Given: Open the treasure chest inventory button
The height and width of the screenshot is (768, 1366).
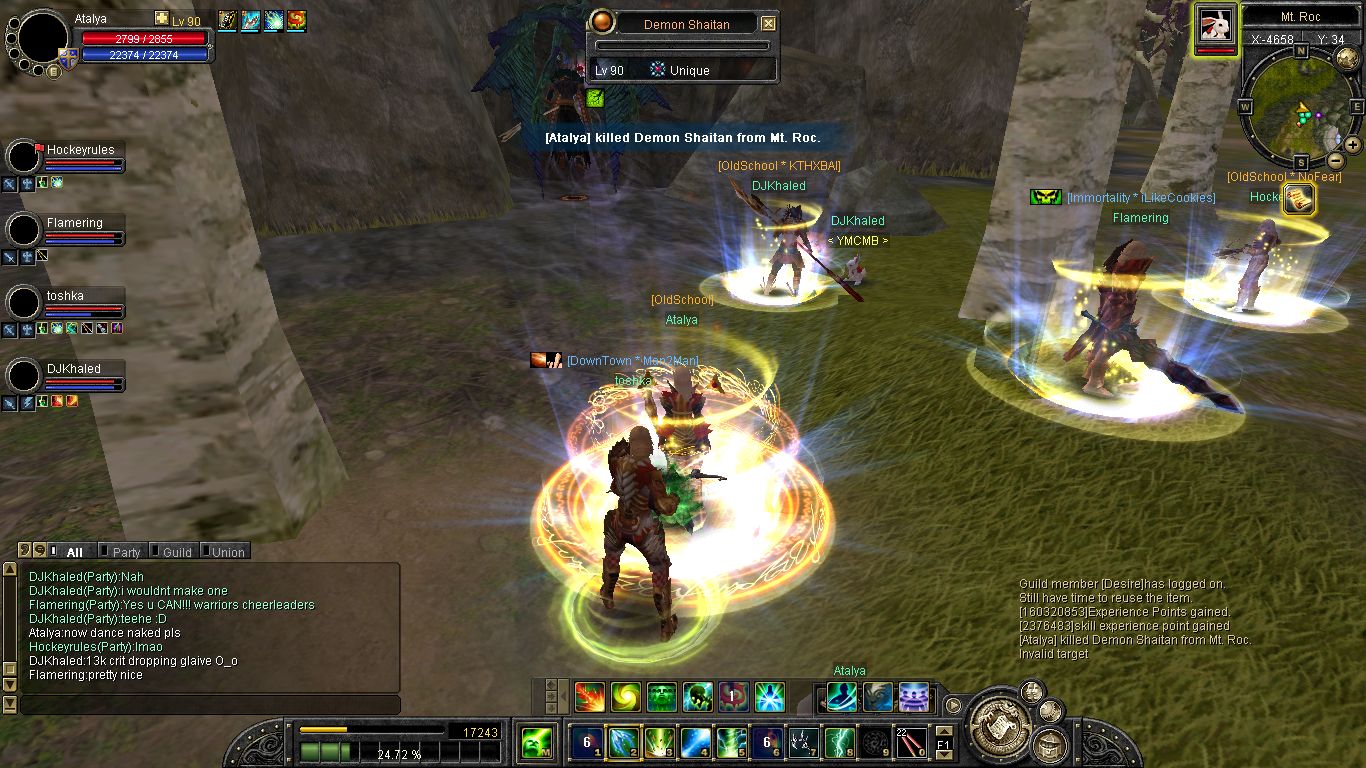Looking at the screenshot, I should [1050, 744].
